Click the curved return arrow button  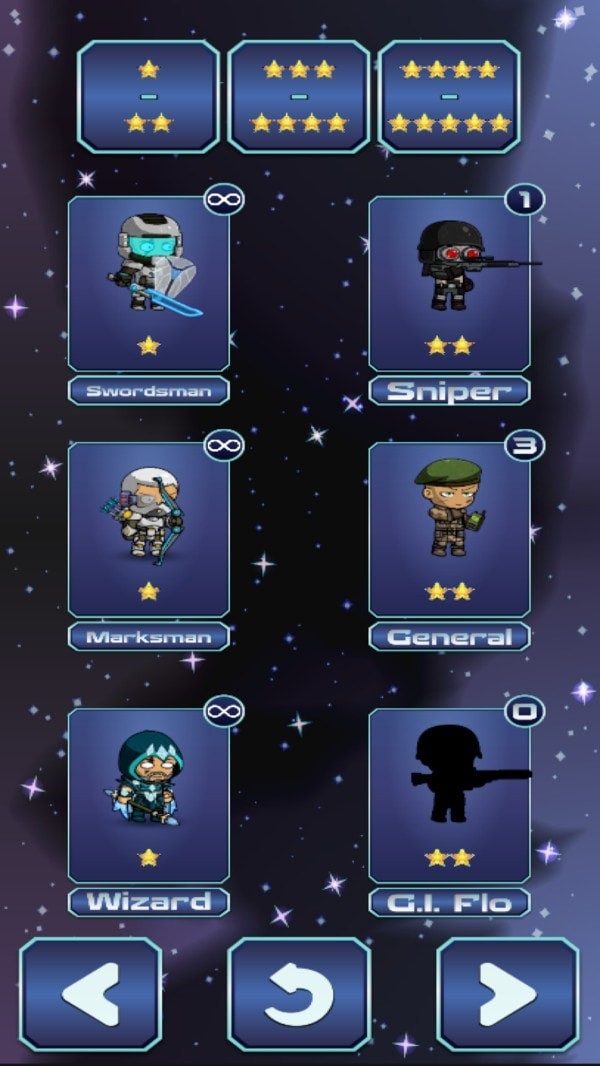pyautogui.click(x=299, y=994)
